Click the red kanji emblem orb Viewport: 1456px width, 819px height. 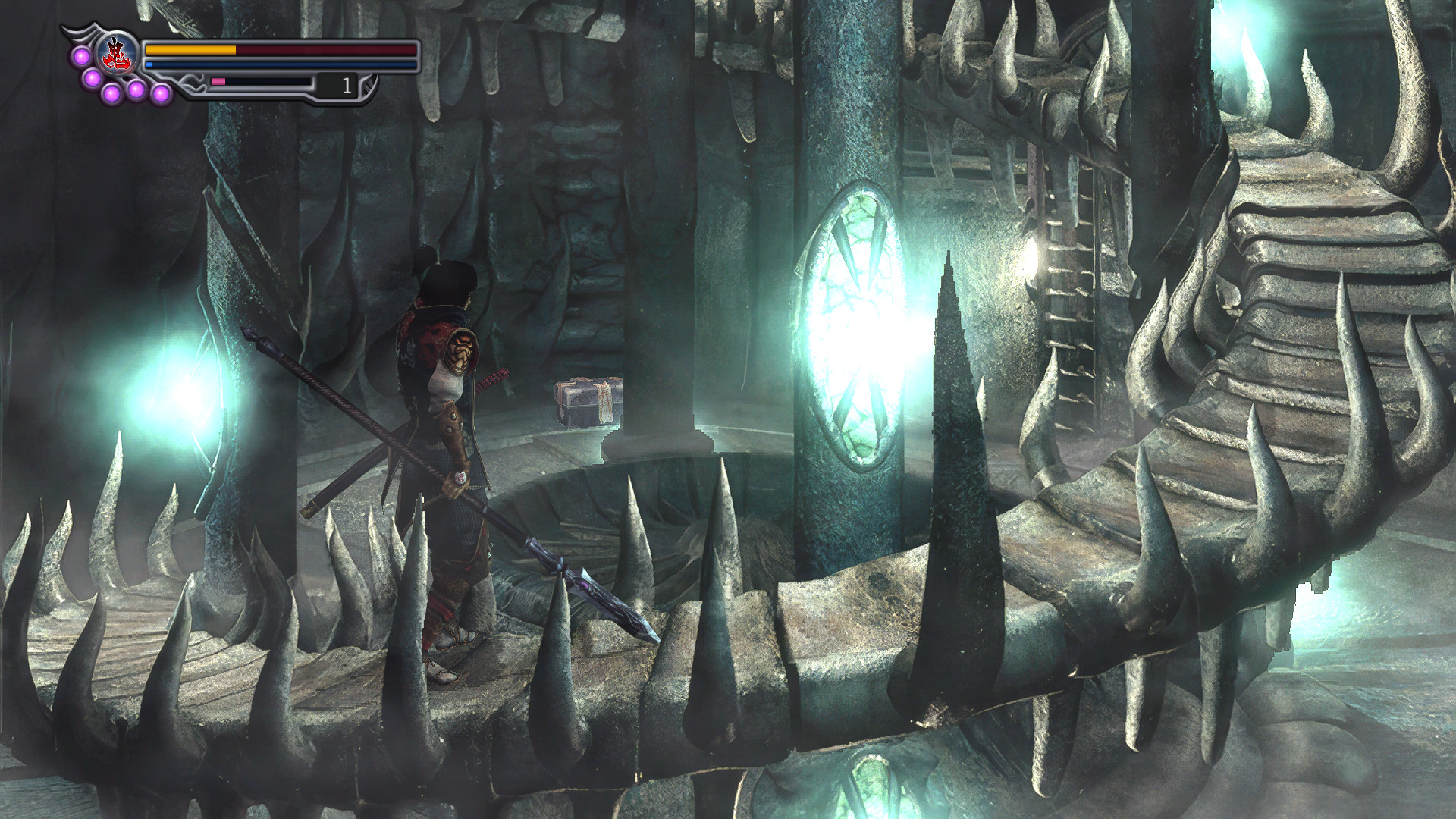point(118,55)
